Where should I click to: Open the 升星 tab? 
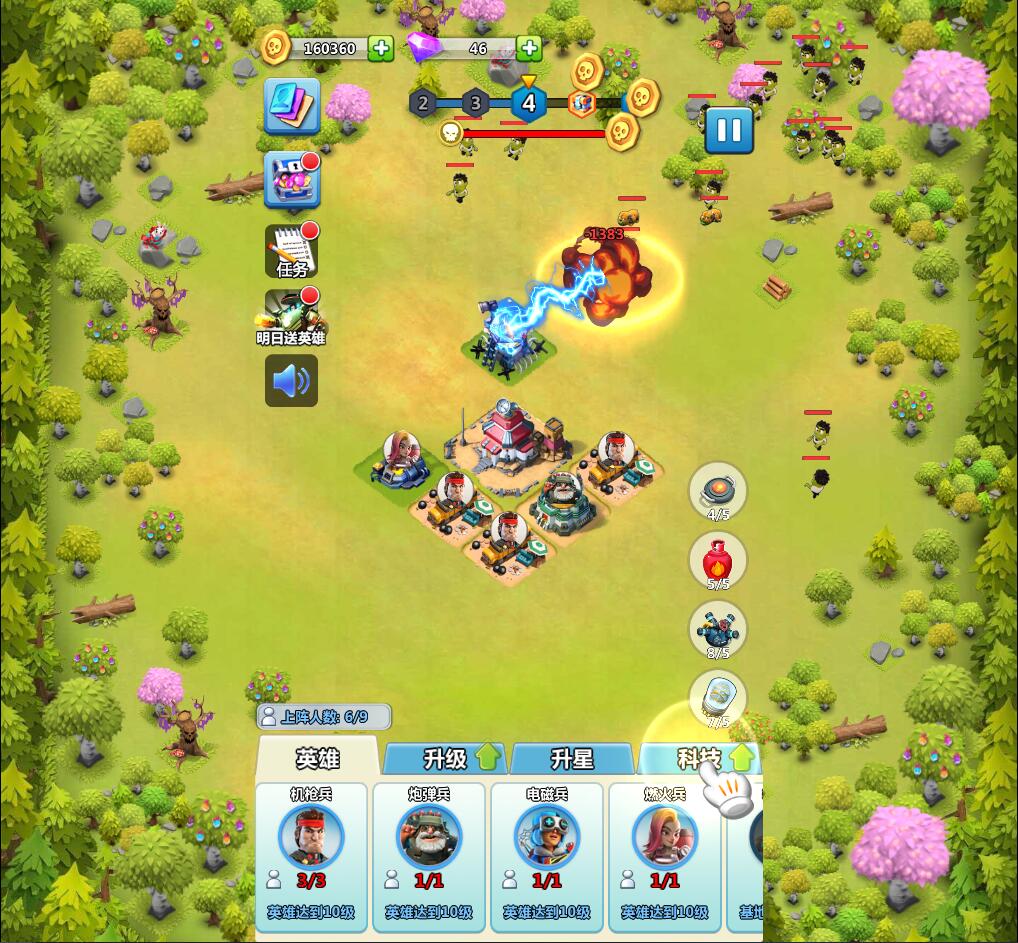click(x=572, y=759)
